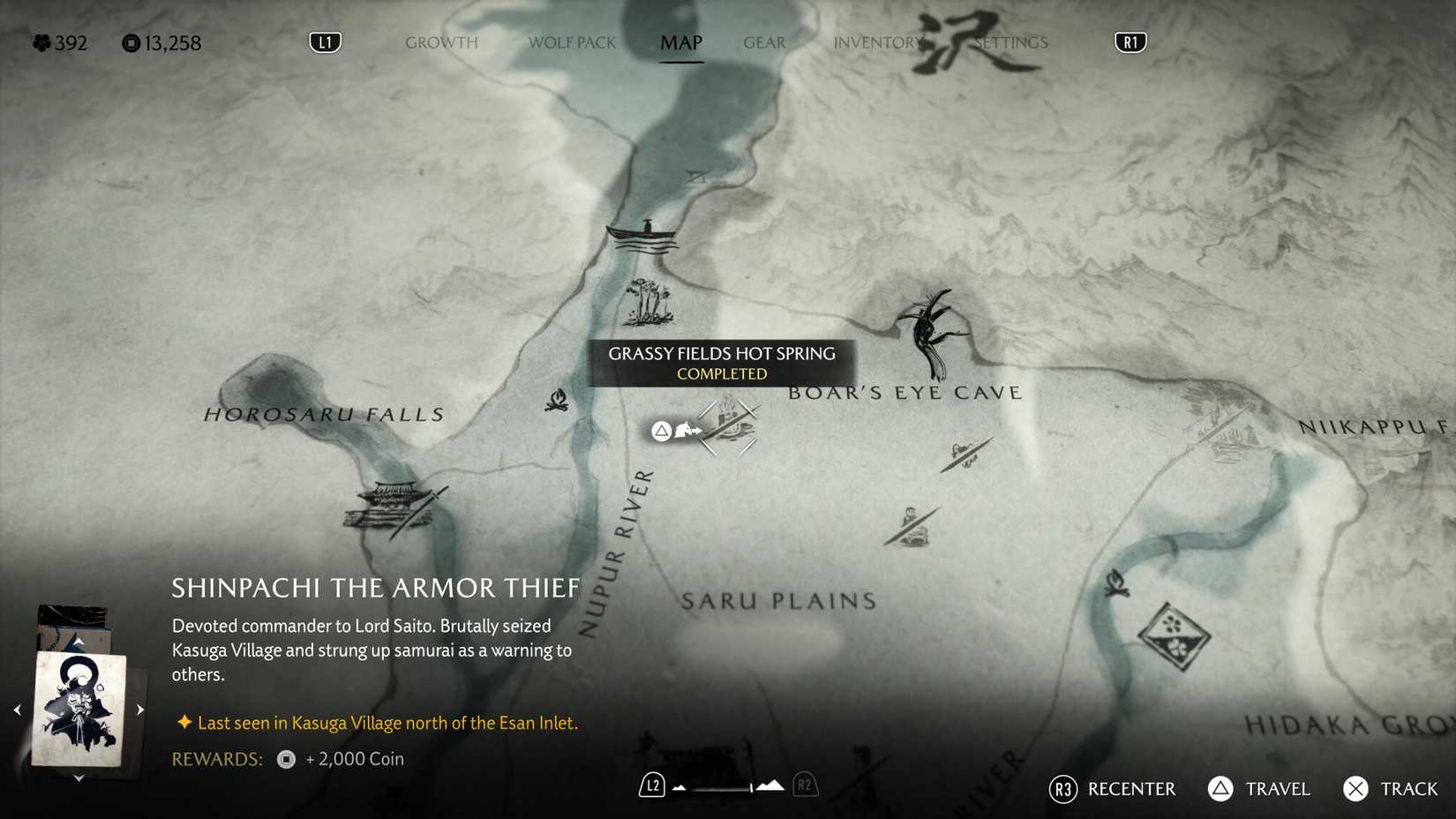This screenshot has height=819, width=1456.
Task: Click the boat icon on the Nupur River
Action: 642,234
